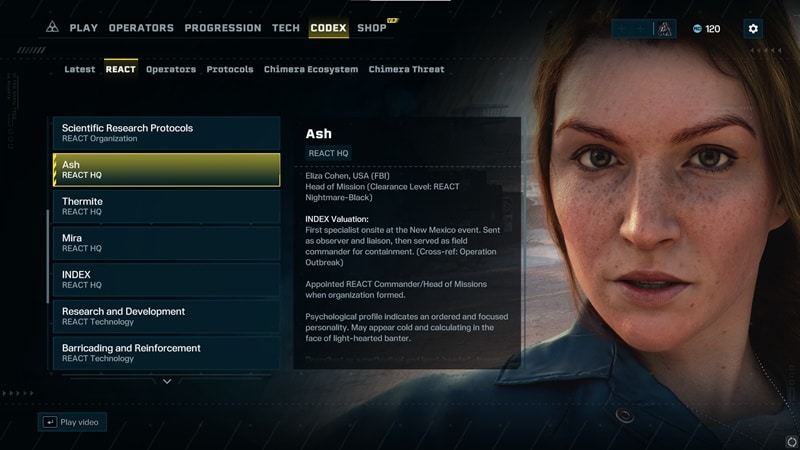View the Chimera Ecosystem tab
Image resolution: width=800 pixels, height=450 pixels.
coord(311,70)
